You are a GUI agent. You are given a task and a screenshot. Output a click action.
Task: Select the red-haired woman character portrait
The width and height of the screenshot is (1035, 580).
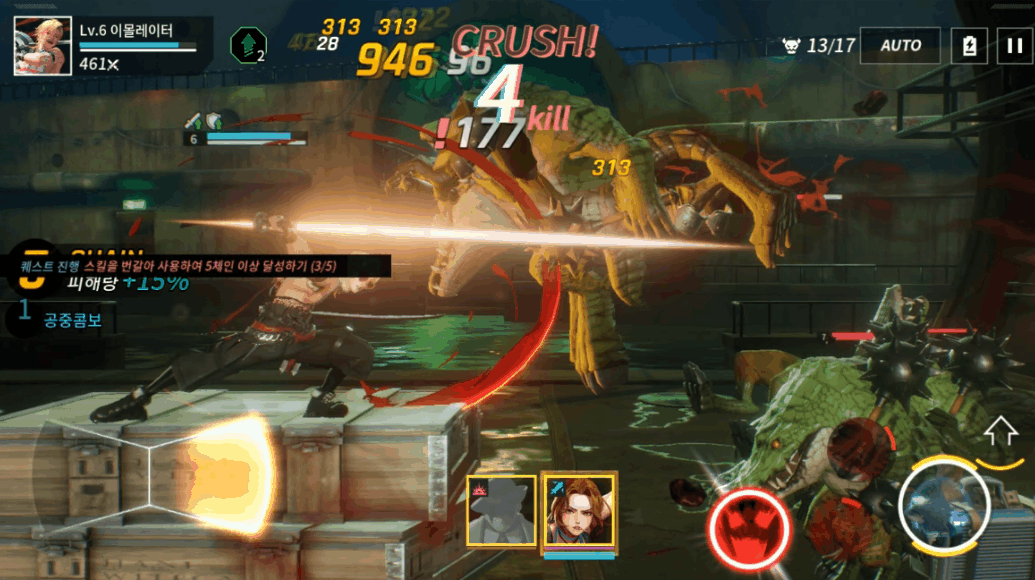coord(578,510)
